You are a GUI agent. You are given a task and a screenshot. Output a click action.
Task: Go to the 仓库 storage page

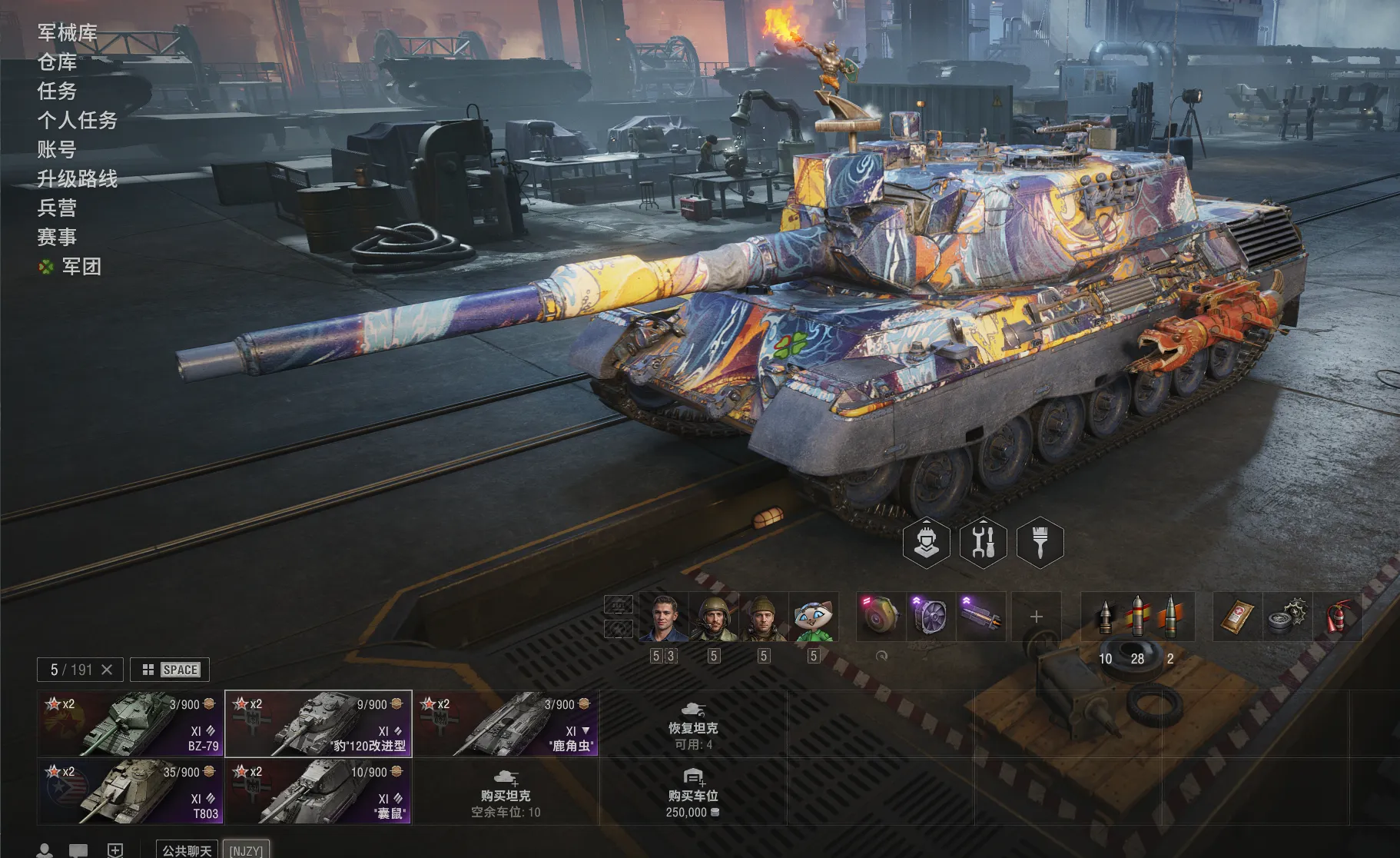(x=58, y=62)
